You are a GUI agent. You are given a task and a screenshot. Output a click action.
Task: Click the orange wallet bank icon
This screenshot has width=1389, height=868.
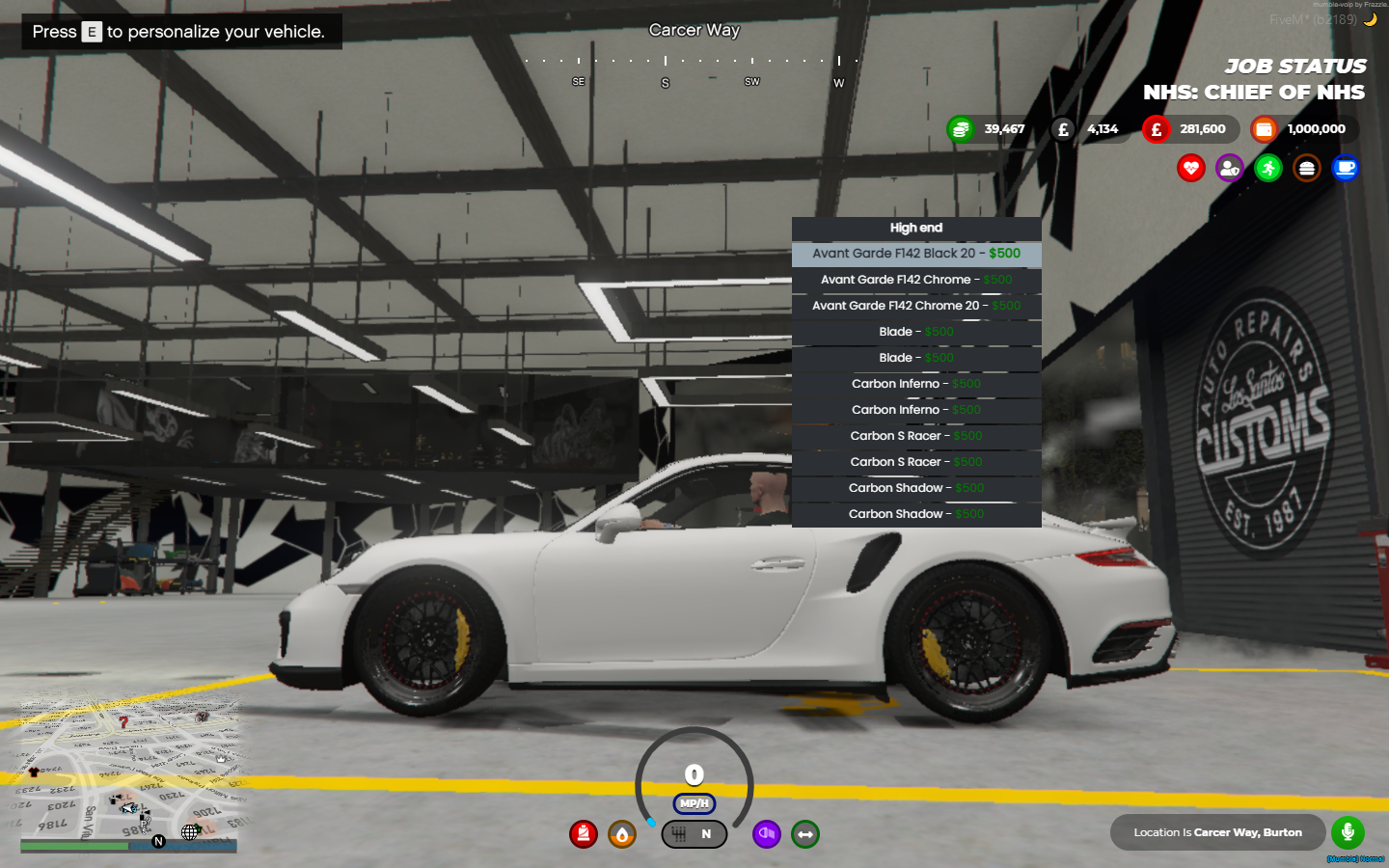pos(1264,128)
